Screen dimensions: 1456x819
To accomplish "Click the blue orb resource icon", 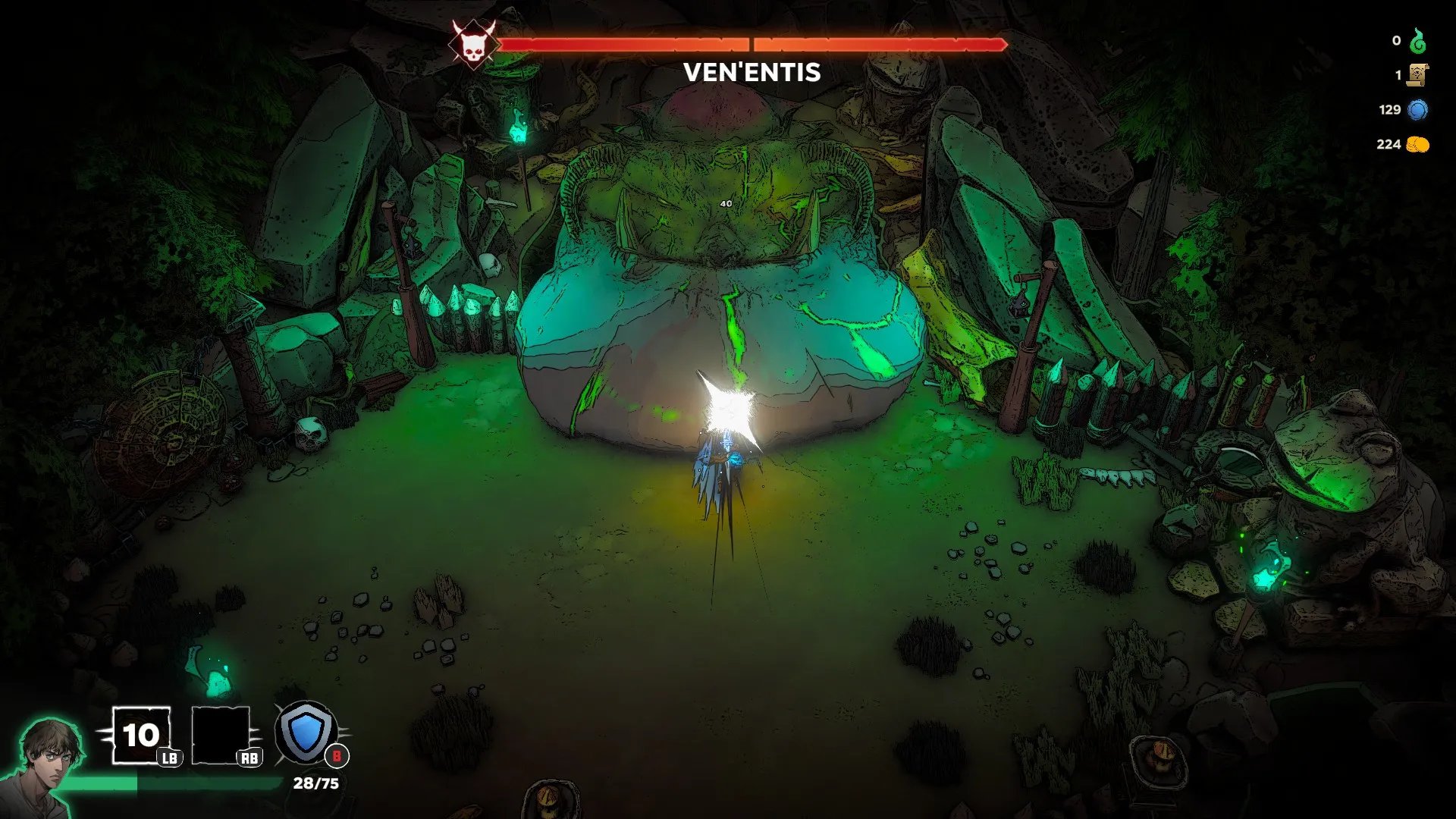I will tap(1417, 110).
